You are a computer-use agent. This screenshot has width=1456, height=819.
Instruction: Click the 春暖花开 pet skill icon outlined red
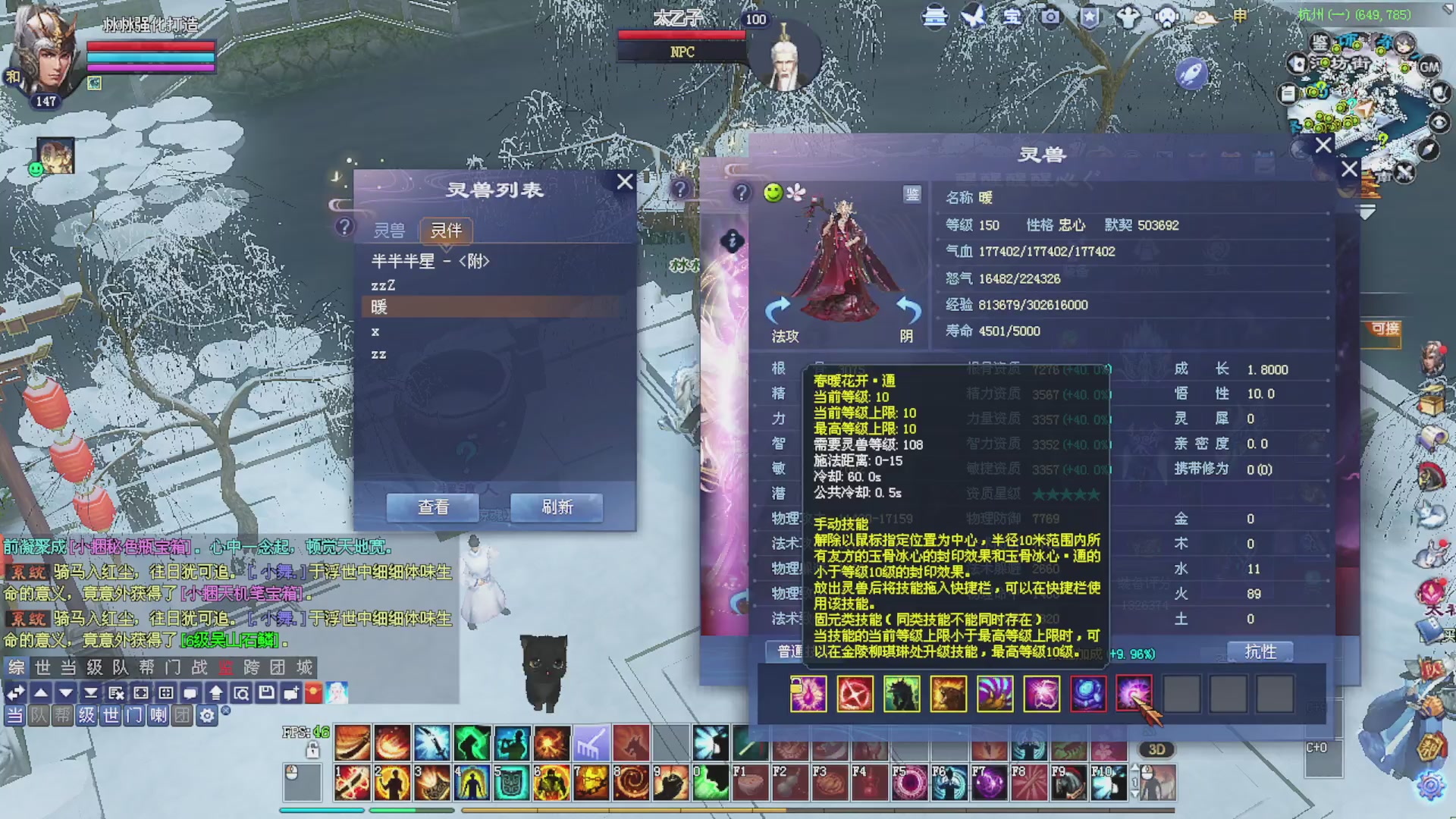coord(1135,694)
